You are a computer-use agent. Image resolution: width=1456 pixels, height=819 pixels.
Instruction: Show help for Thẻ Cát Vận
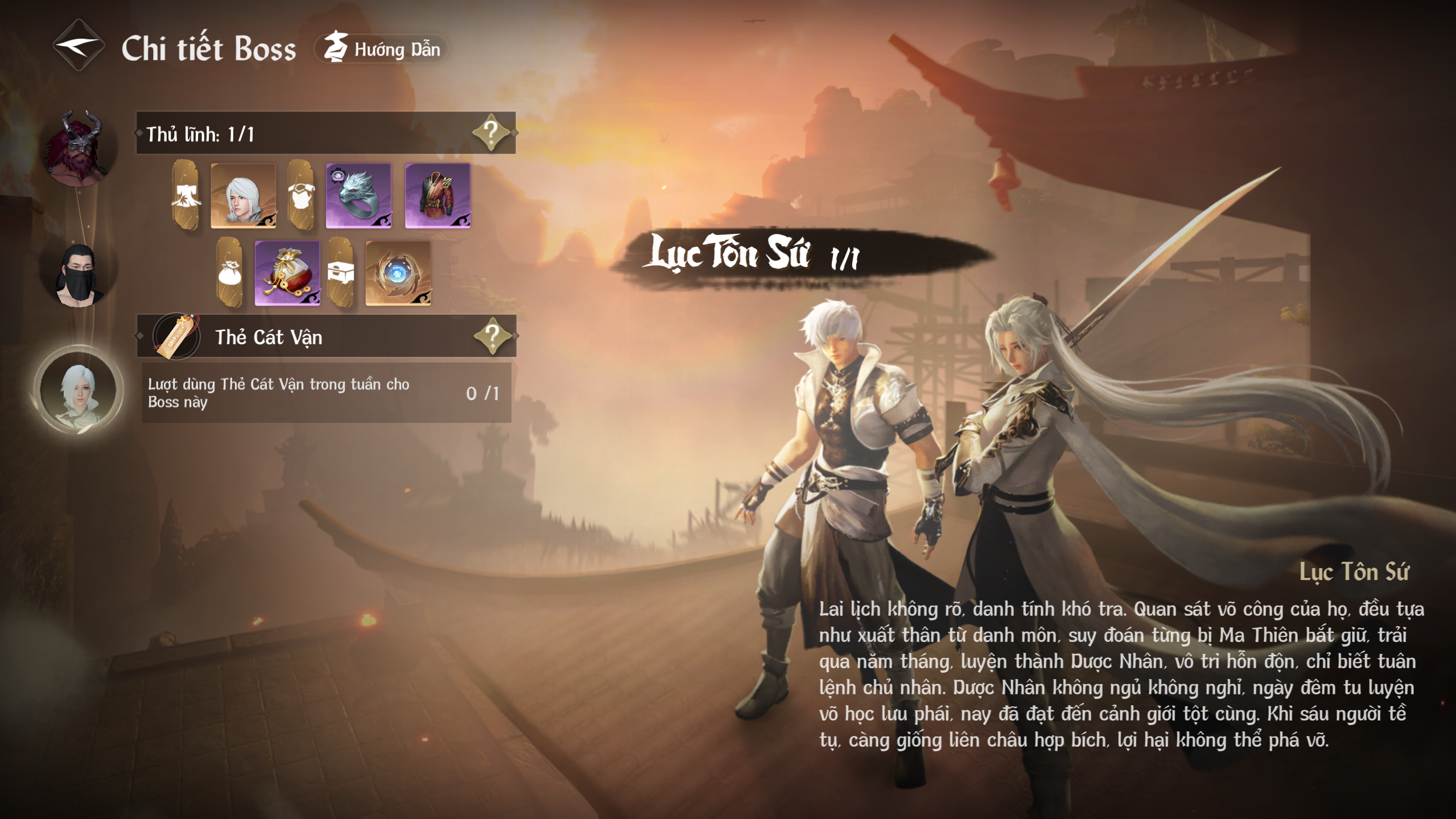(x=492, y=336)
